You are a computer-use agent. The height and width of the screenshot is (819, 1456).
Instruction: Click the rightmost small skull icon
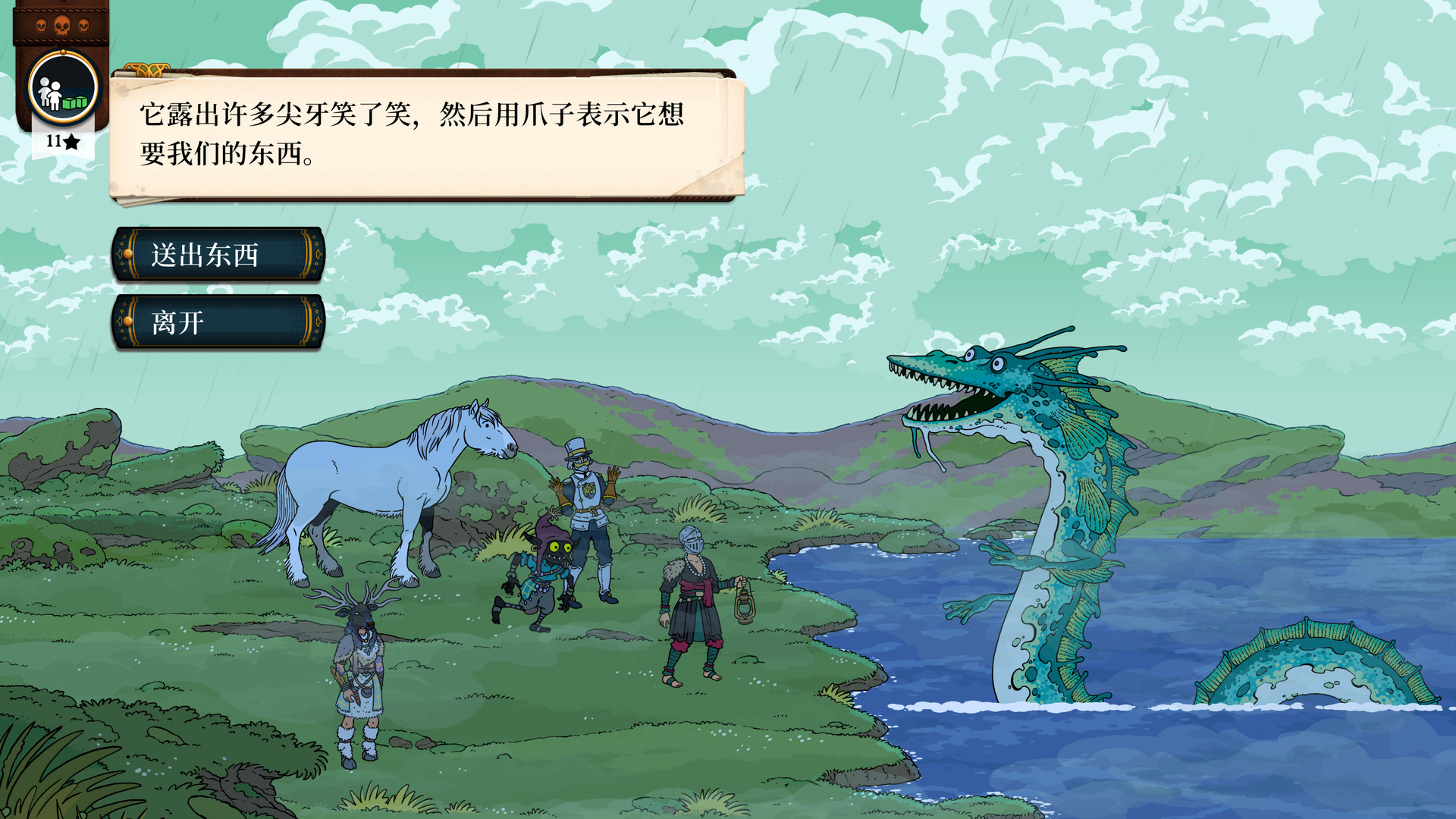83,25
